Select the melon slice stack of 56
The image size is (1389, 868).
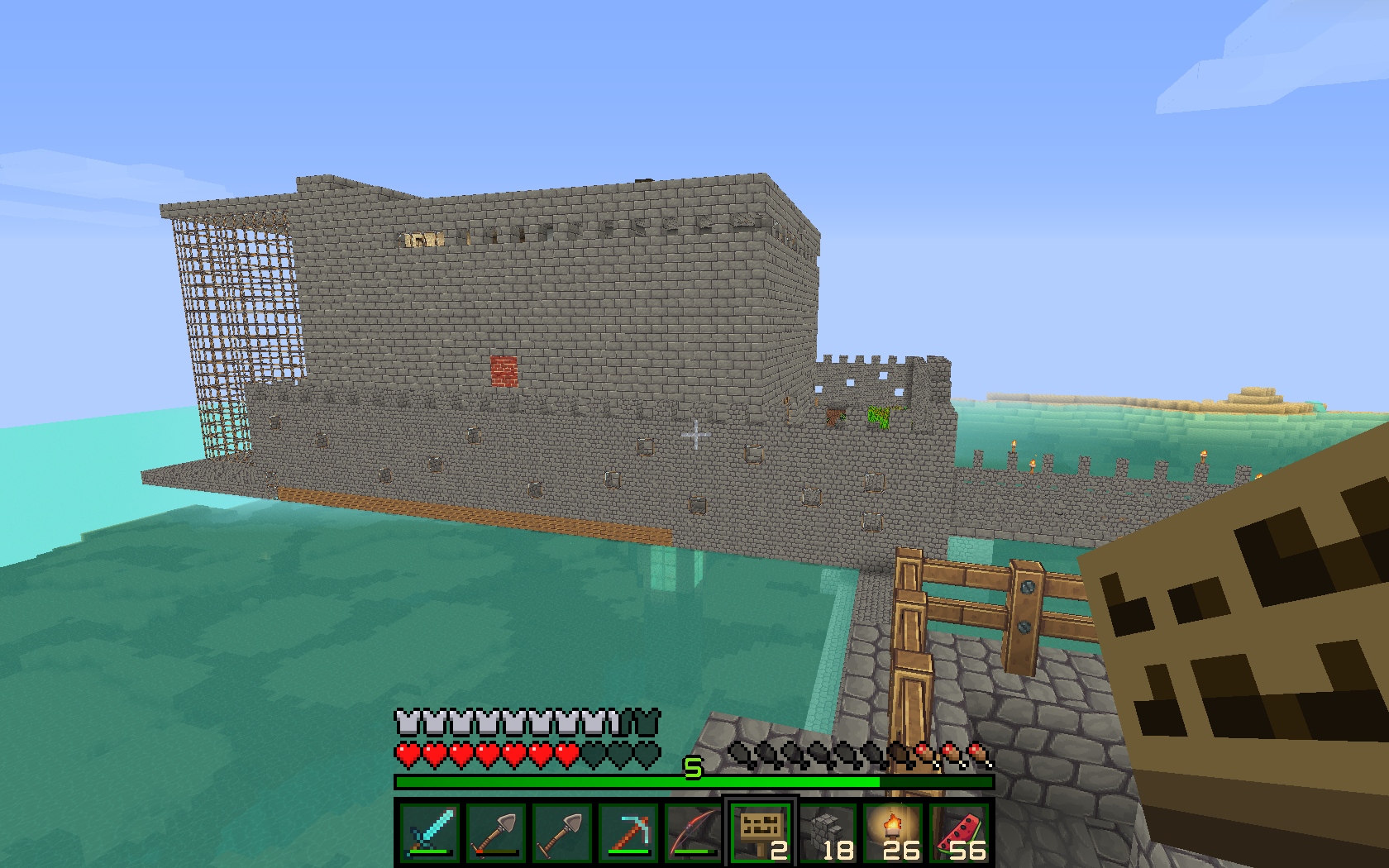pyautogui.click(x=959, y=832)
